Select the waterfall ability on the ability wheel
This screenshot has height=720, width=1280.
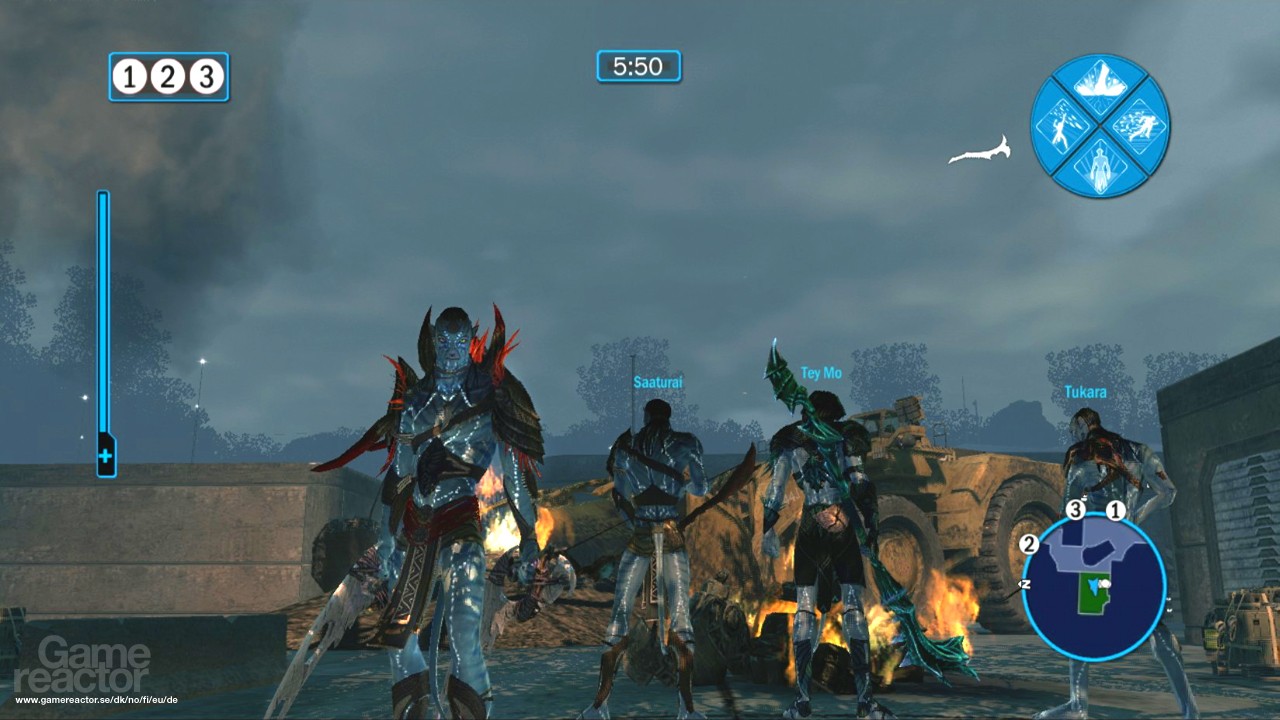[1100, 83]
